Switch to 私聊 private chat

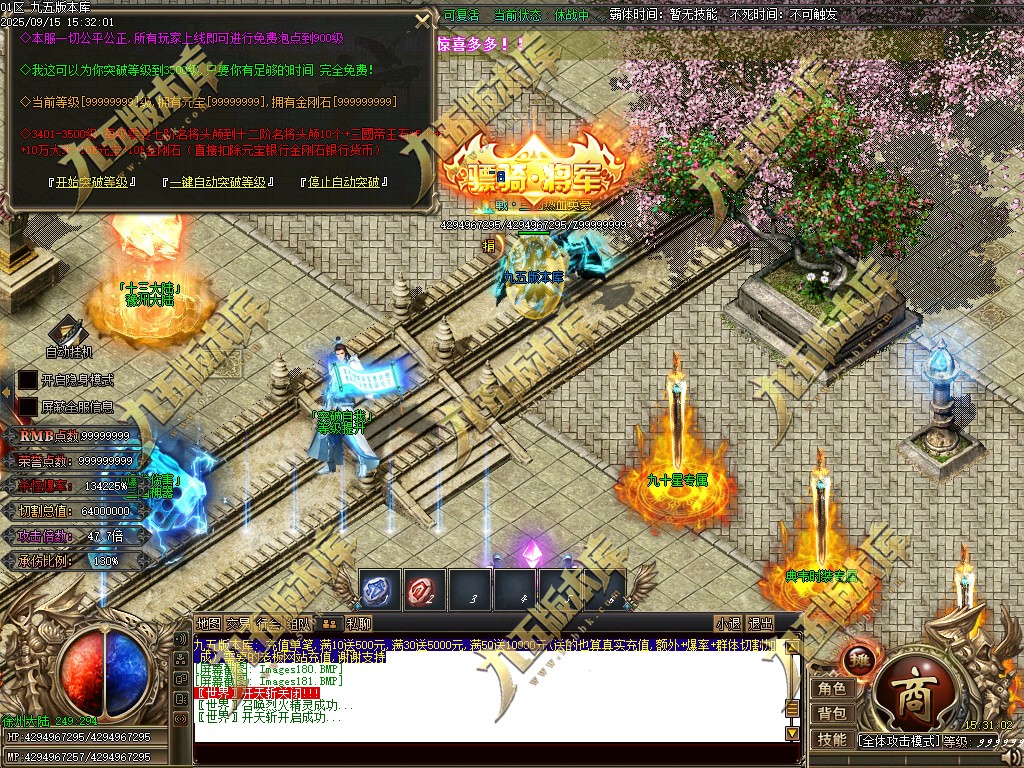[x=359, y=624]
